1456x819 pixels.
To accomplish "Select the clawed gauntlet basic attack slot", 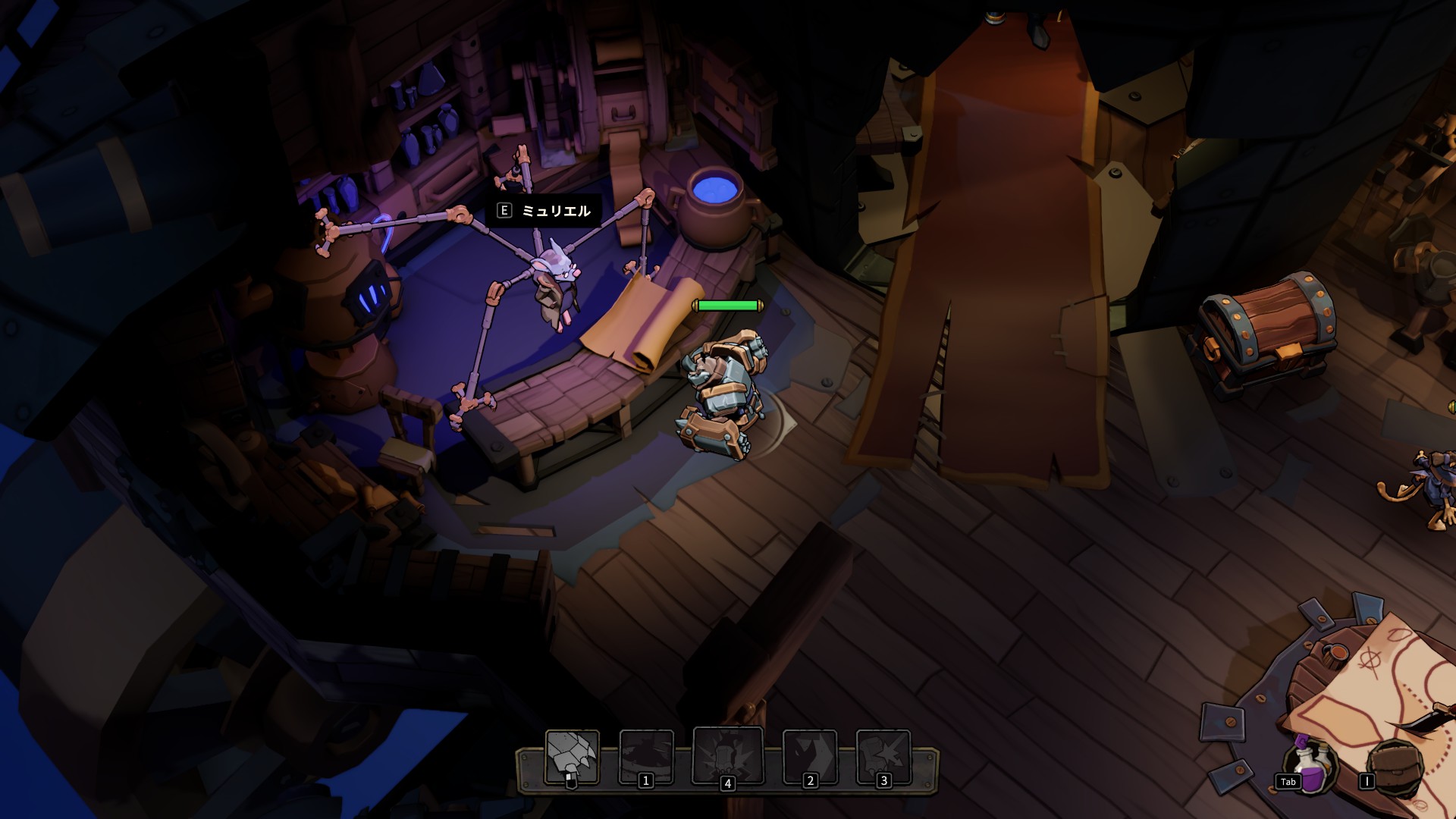I will (x=572, y=756).
